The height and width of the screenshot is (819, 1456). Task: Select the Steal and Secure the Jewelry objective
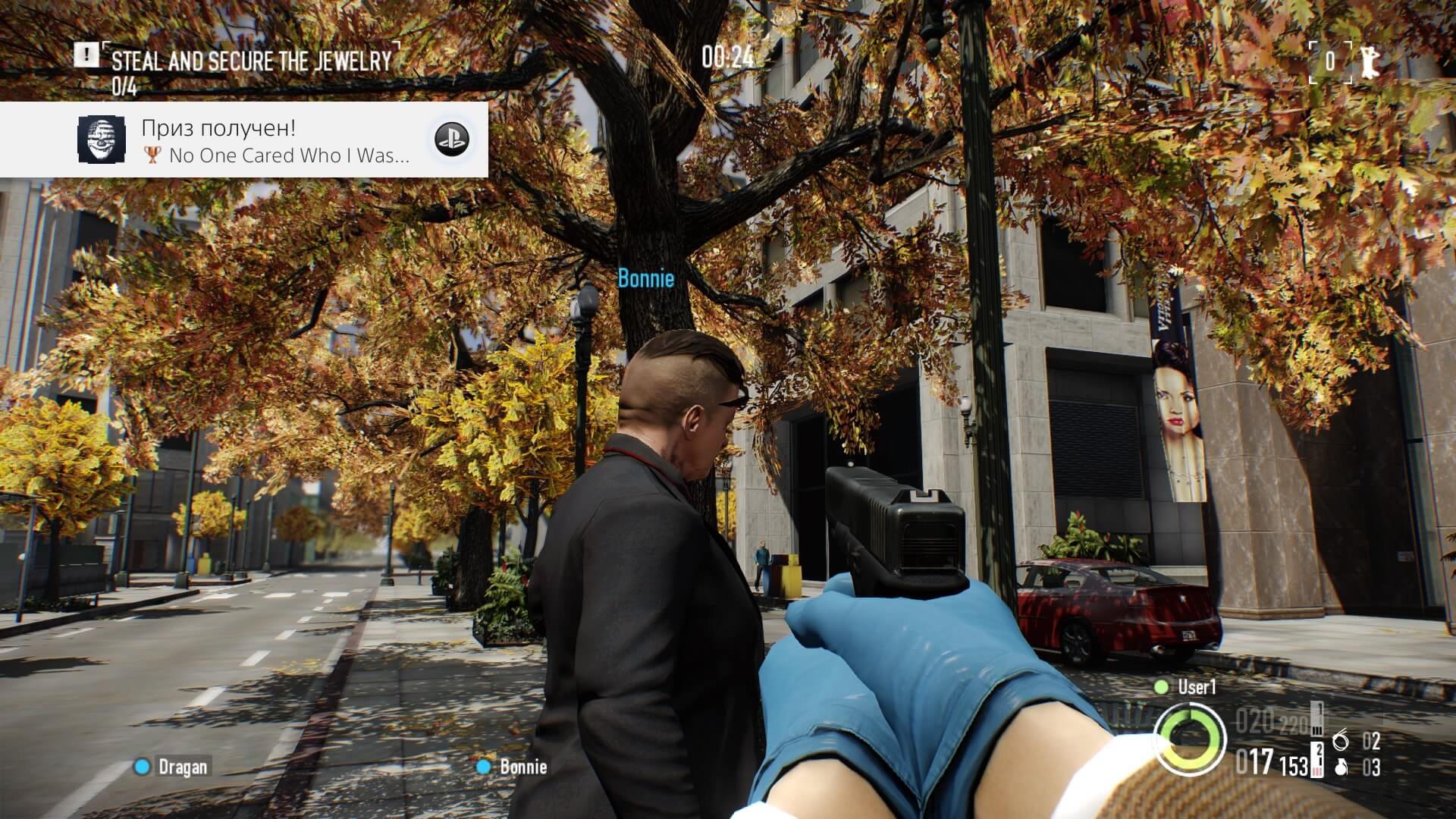251,61
